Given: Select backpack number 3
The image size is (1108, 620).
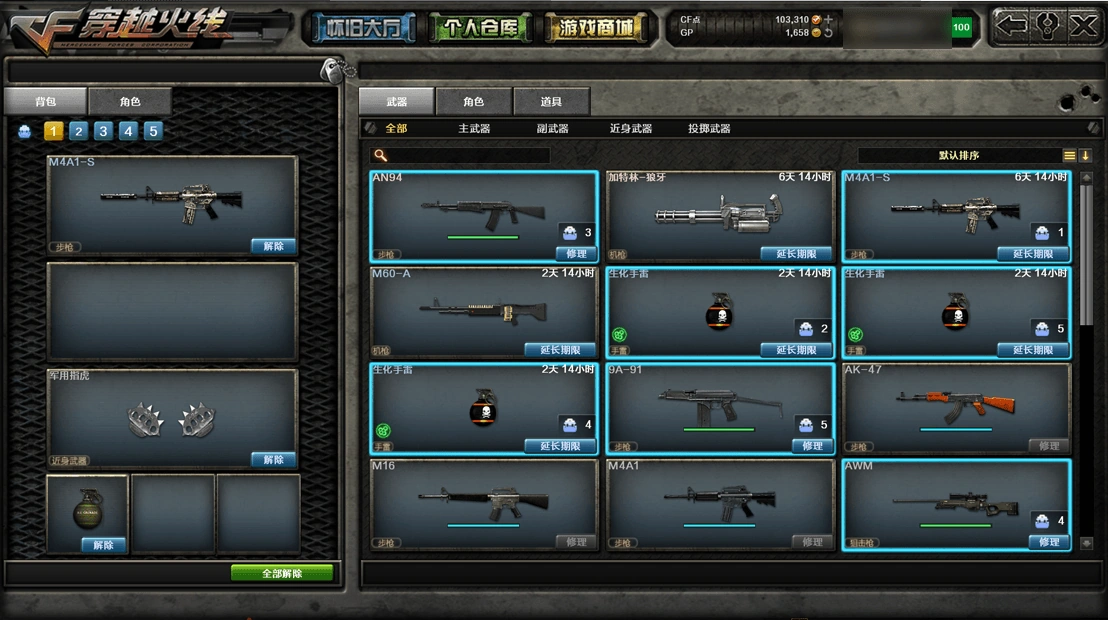Looking at the screenshot, I should (103, 131).
